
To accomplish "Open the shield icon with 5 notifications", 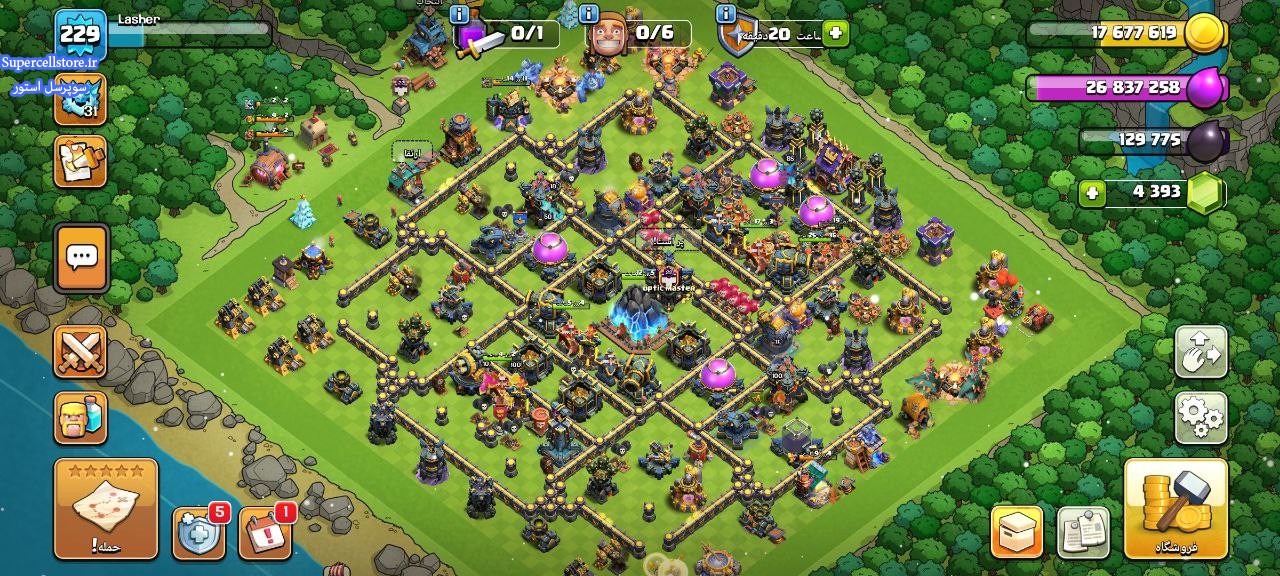I will point(199,533).
